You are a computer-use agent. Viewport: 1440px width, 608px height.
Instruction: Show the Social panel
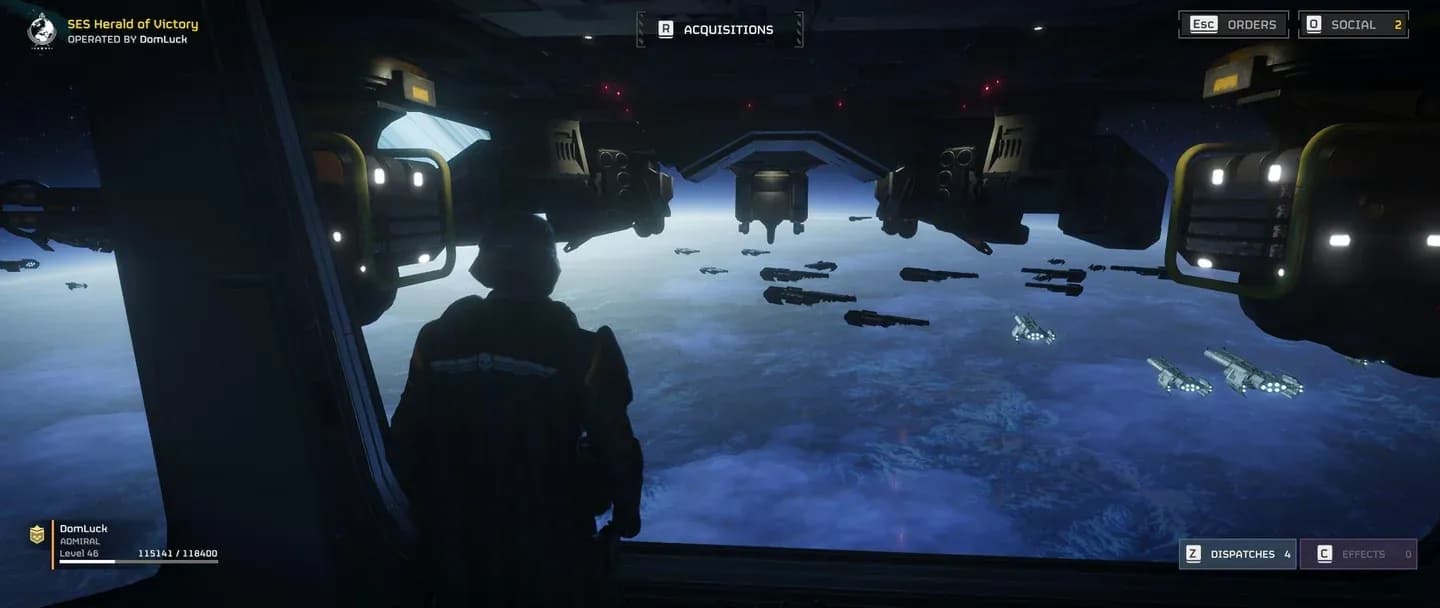point(1353,25)
